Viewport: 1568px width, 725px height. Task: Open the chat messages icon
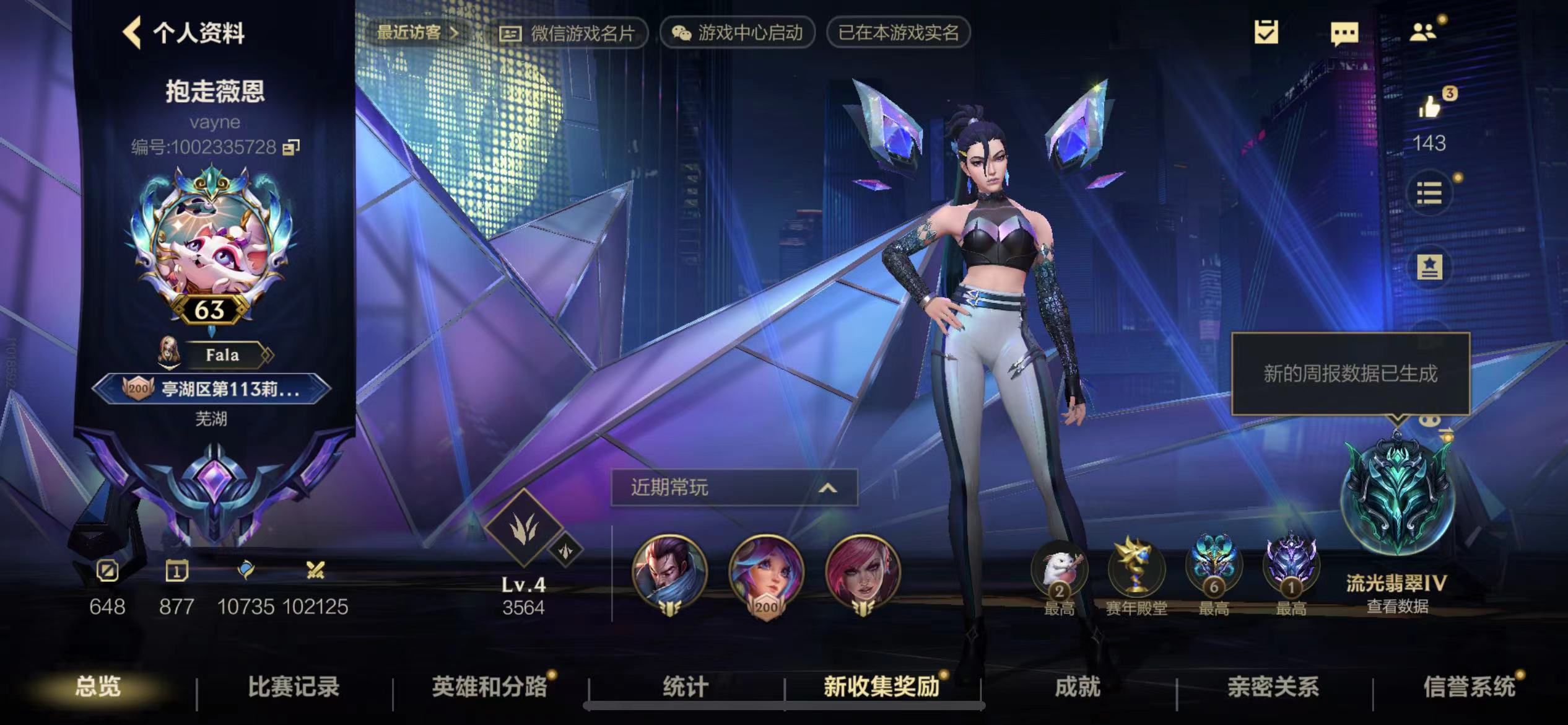pos(1346,32)
